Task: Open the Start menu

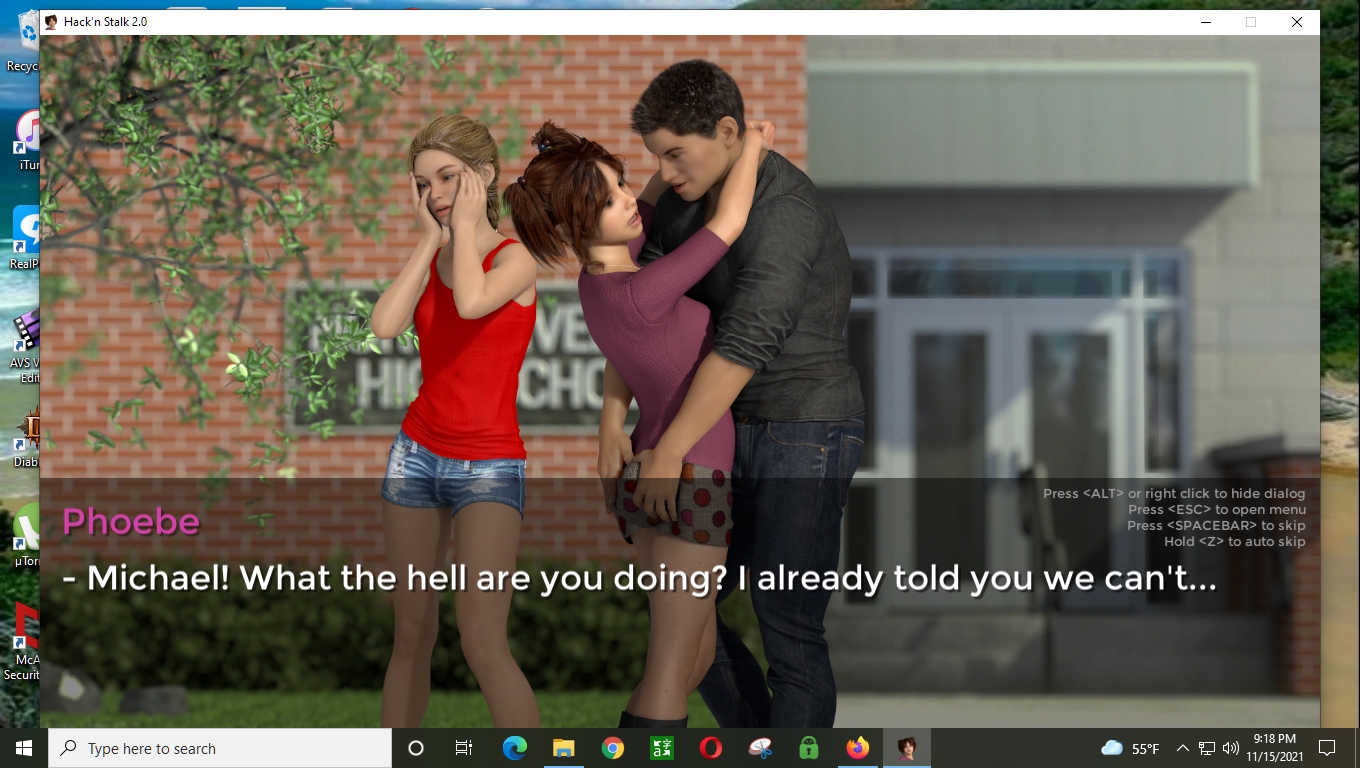Action: coord(21,748)
